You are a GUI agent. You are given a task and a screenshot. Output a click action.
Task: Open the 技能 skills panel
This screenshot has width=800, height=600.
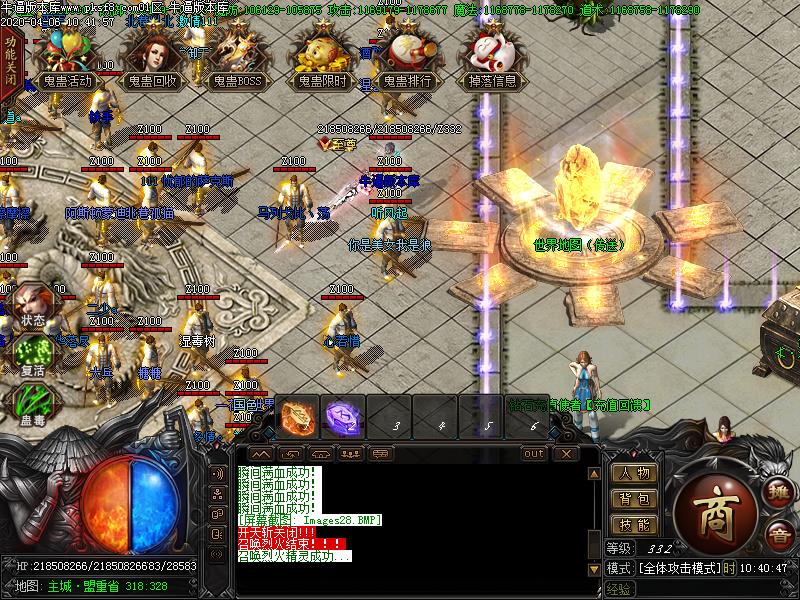pyautogui.click(x=634, y=525)
